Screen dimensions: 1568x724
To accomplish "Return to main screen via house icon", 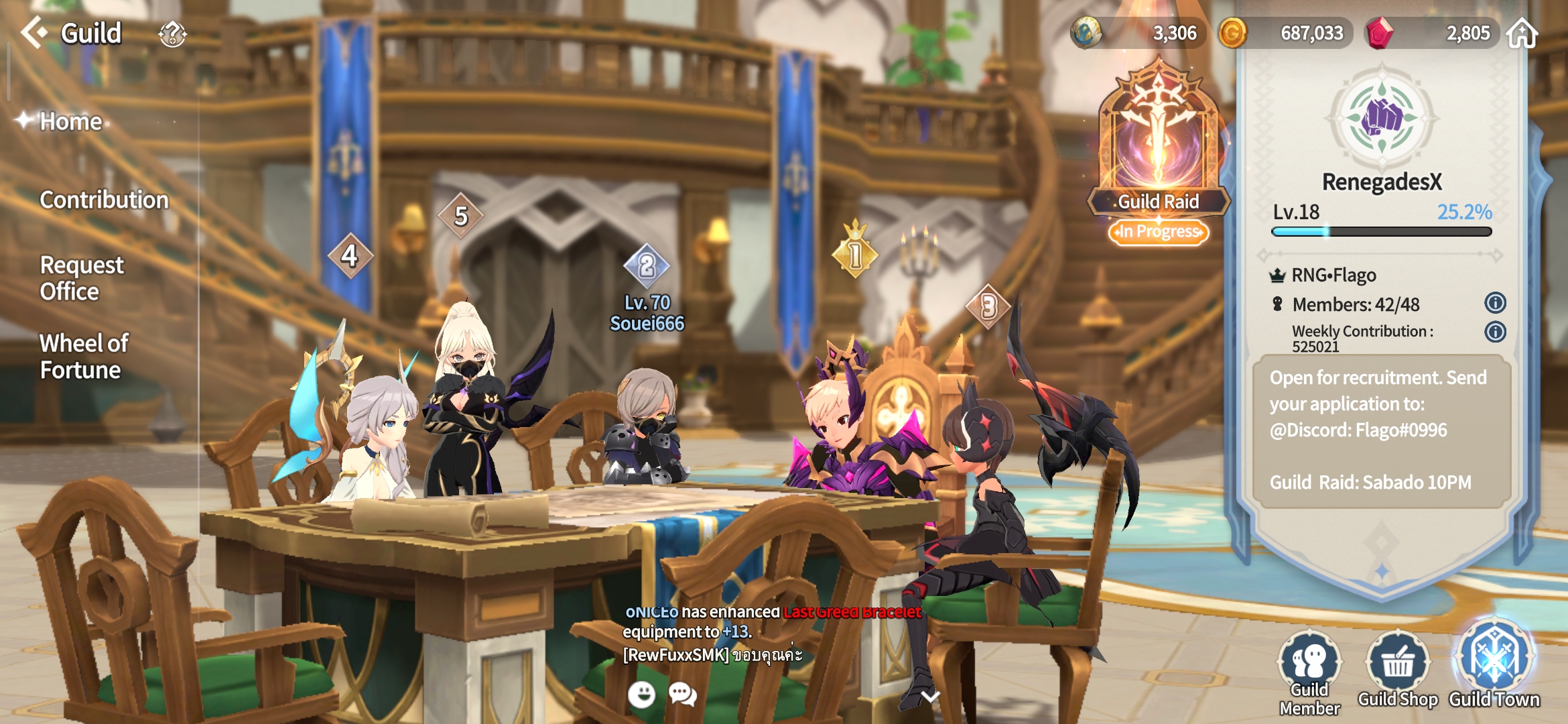I will [1522, 33].
